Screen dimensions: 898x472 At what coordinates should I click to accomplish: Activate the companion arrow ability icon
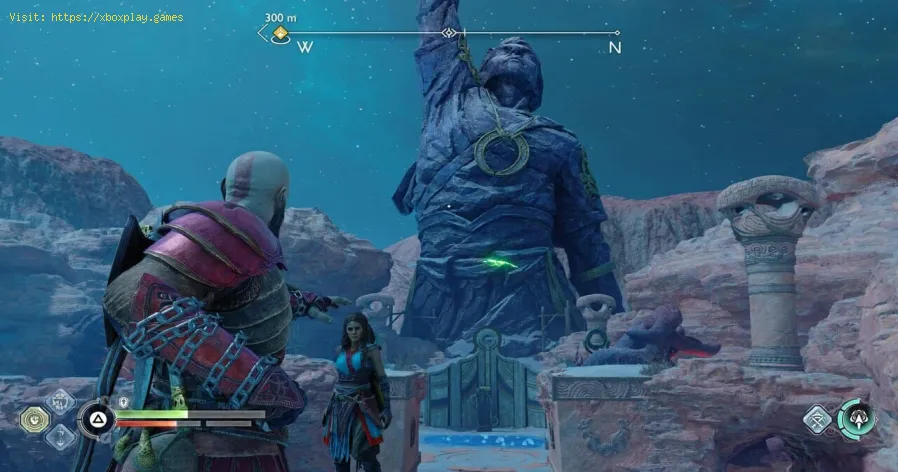[x=856, y=417]
